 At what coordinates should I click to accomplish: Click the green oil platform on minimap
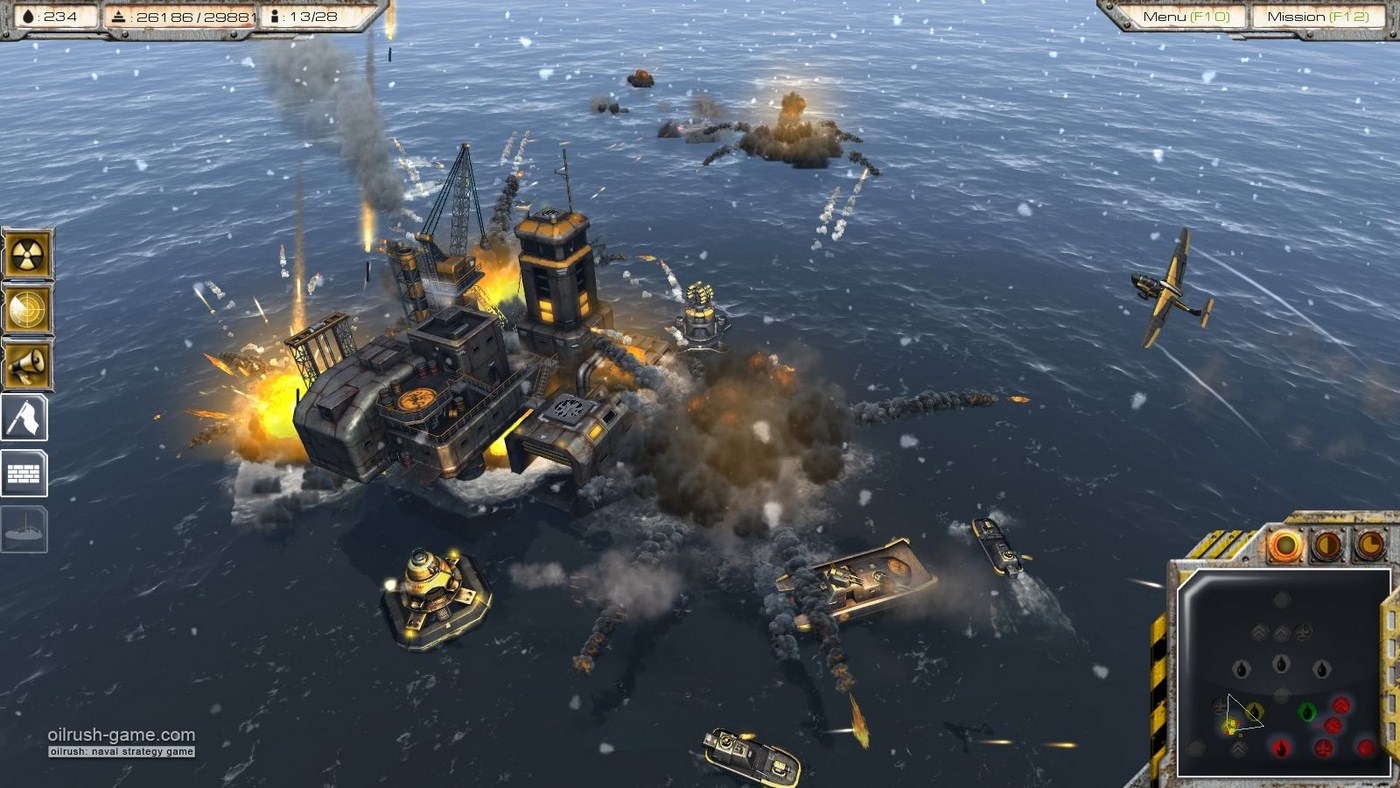pos(1307,712)
